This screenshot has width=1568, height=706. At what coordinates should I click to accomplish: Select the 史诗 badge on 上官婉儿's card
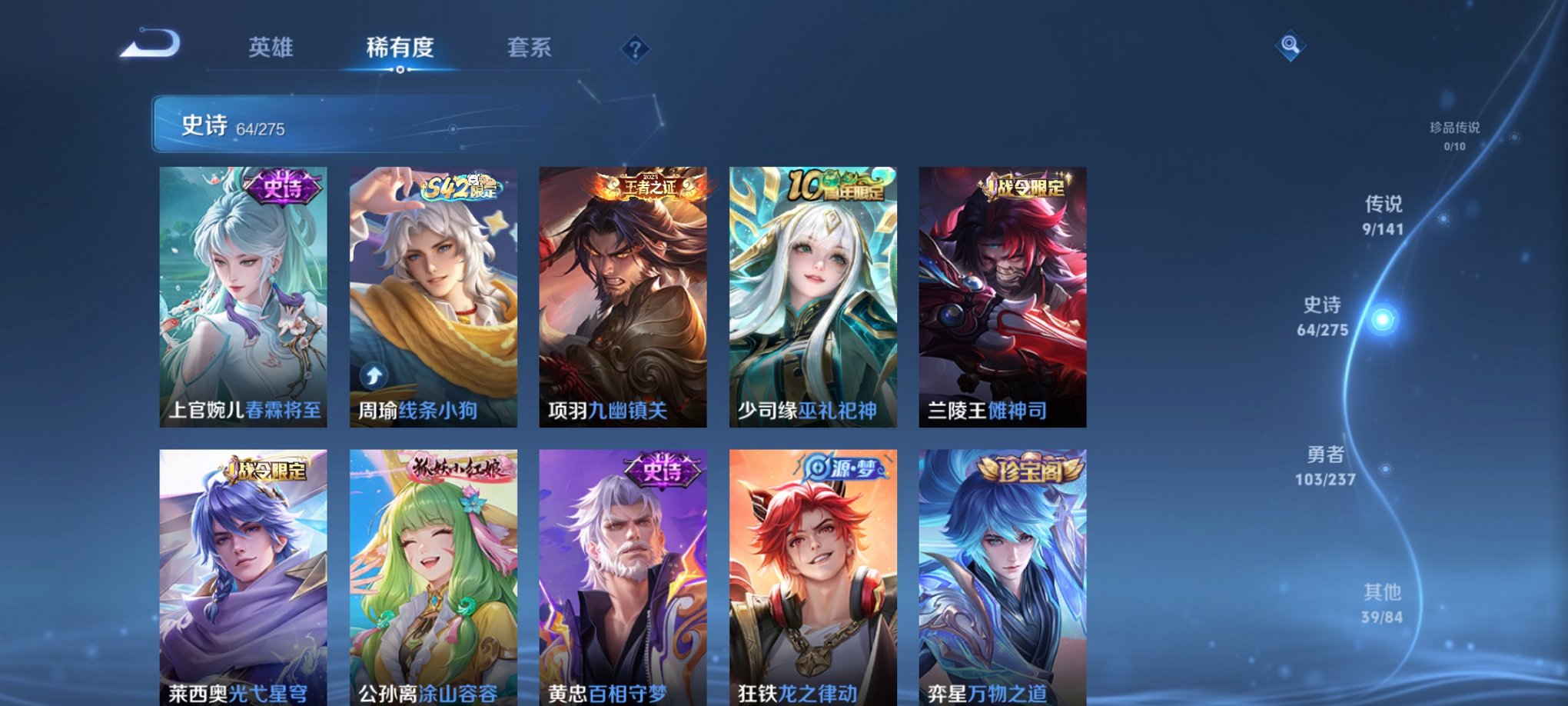point(284,188)
